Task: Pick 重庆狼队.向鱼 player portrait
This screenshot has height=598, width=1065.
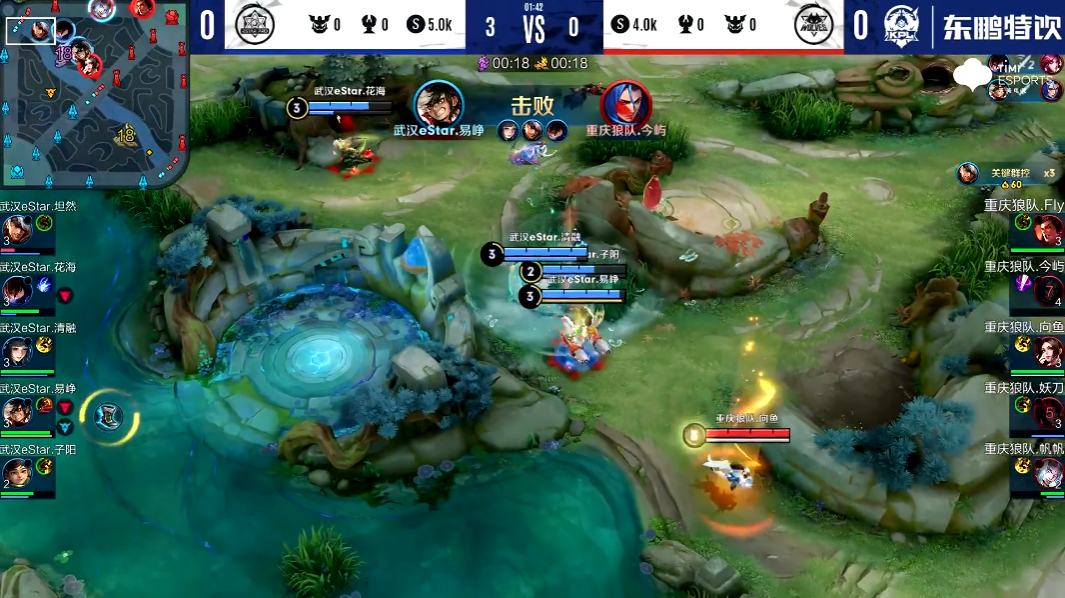Action: click(x=1048, y=350)
